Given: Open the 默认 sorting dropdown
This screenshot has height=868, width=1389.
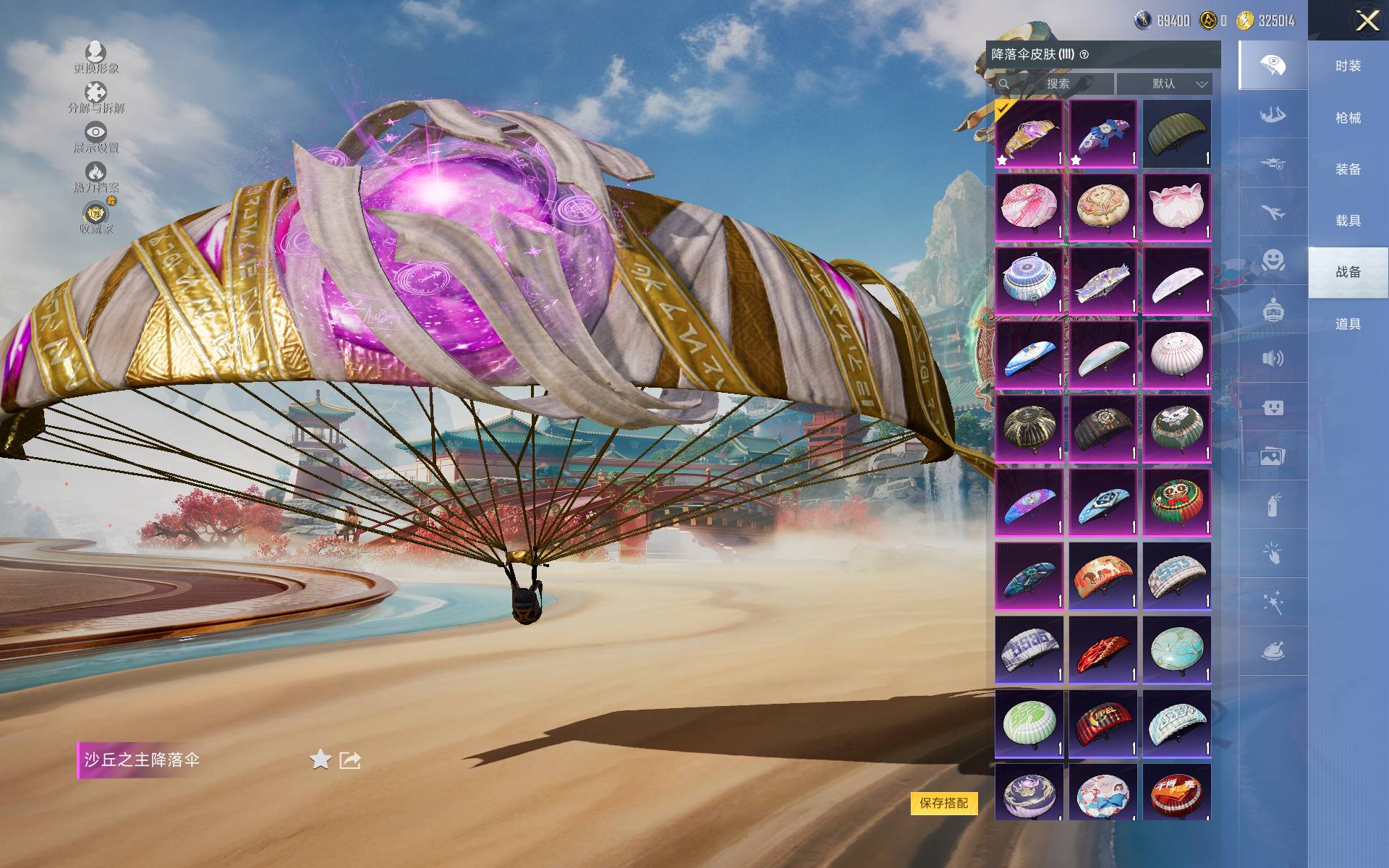Looking at the screenshot, I should pyautogui.click(x=1164, y=84).
